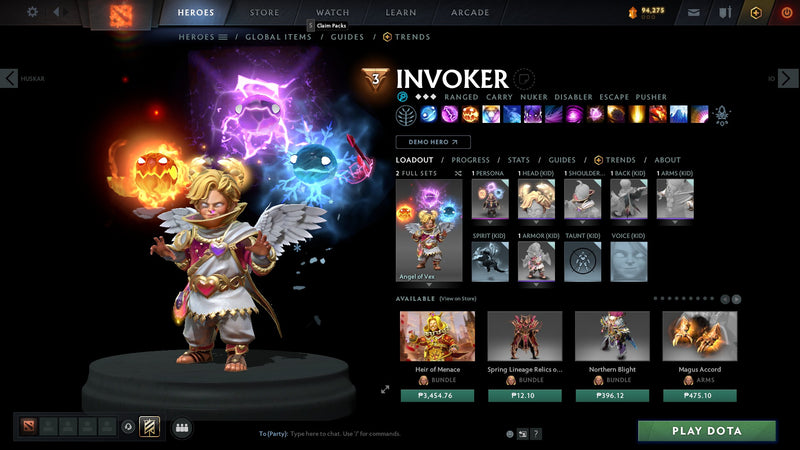Show the Global Items section
The image size is (800, 450).
pos(279,37)
